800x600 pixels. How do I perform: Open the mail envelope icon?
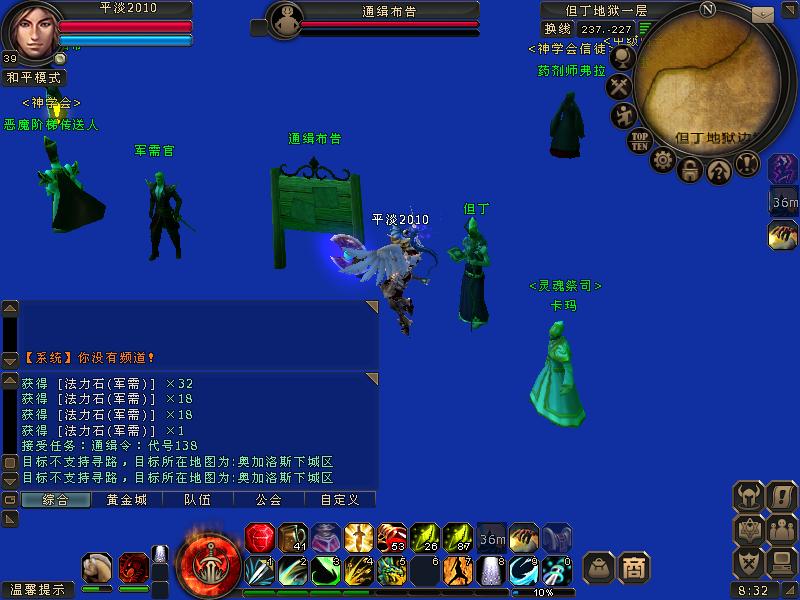click(763, 14)
